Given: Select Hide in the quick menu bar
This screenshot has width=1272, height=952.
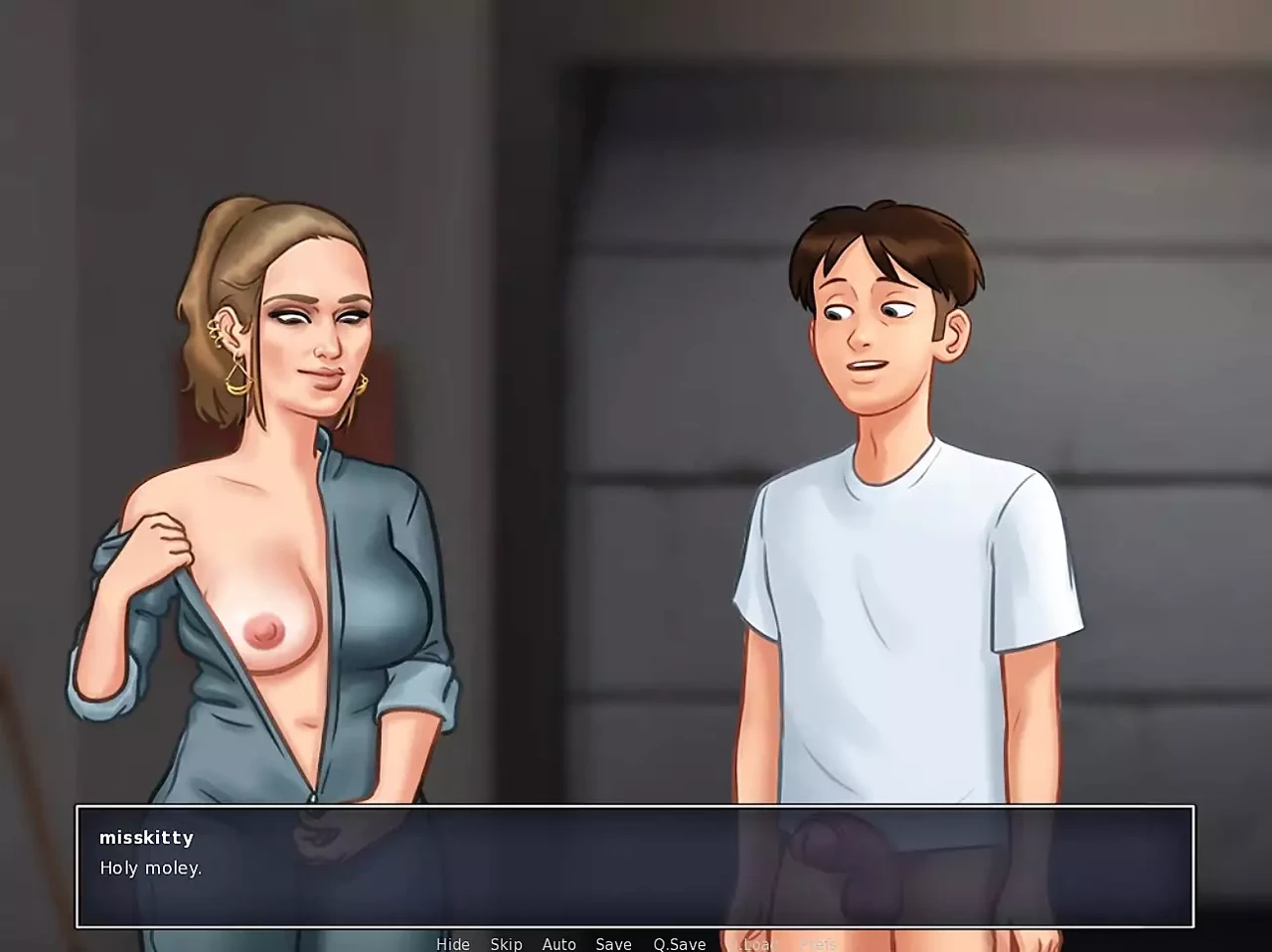Looking at the screenshot, I should pos(453,944).
